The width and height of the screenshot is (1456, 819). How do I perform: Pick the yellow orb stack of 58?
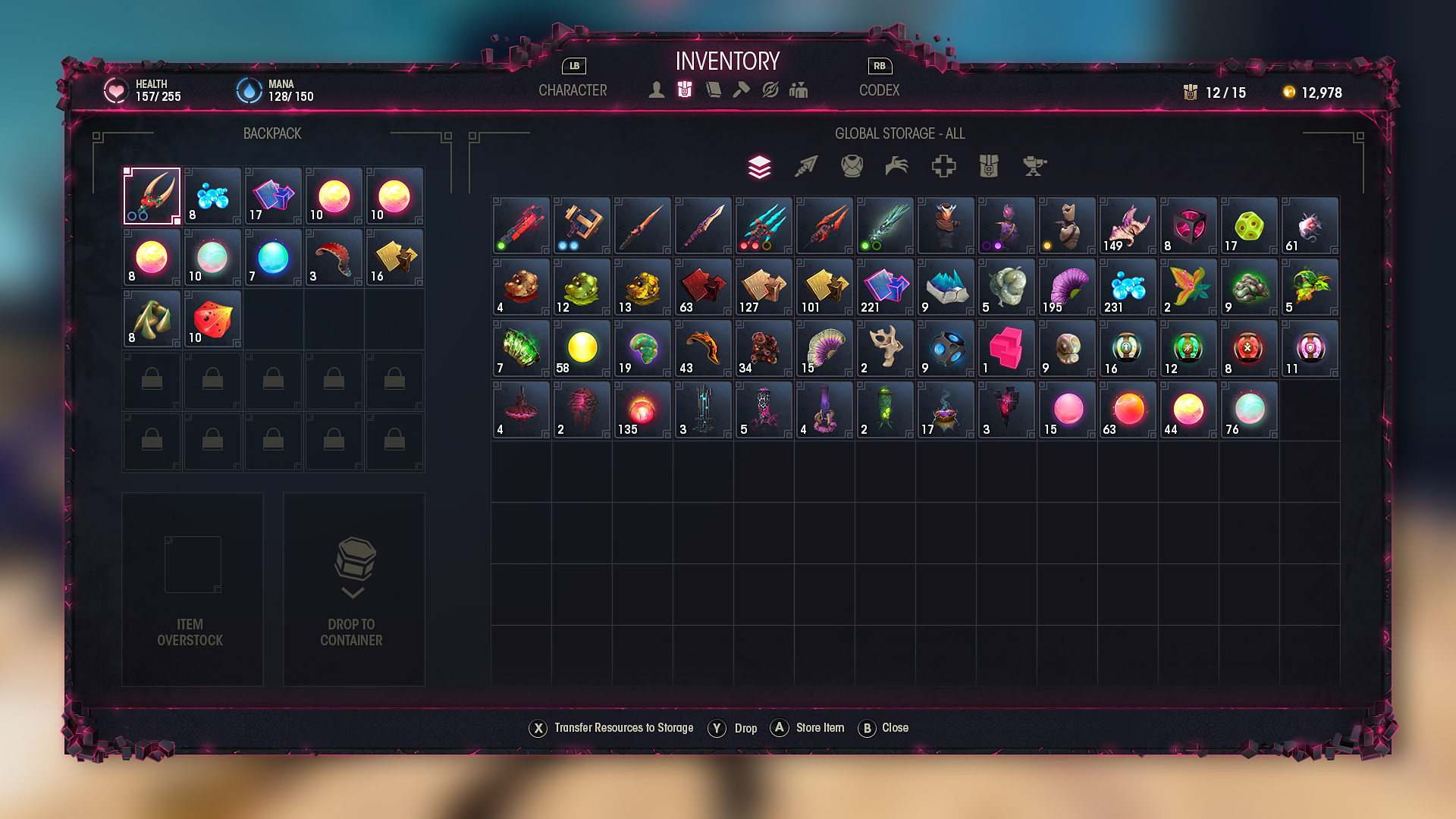[582, 349]
